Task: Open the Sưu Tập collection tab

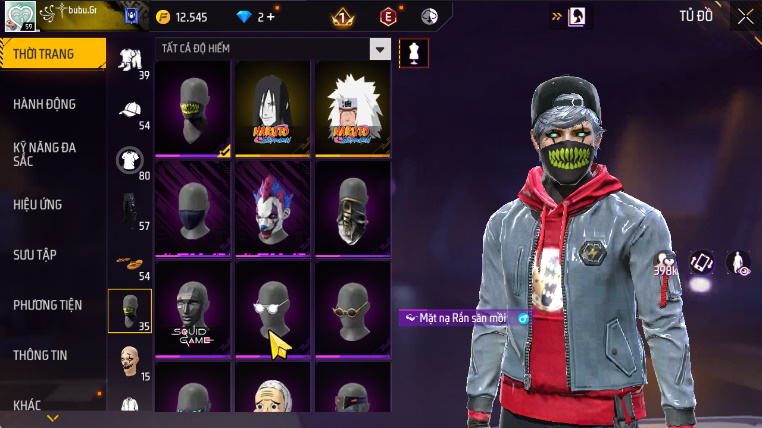Action: [x=35, y=255]
